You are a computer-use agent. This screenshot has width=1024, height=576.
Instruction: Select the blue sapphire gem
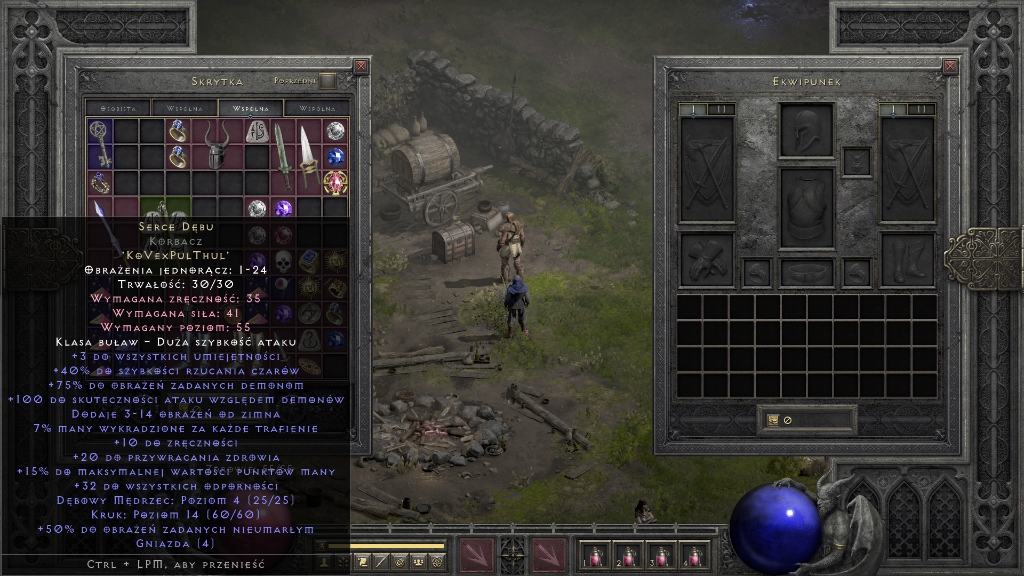335,156
